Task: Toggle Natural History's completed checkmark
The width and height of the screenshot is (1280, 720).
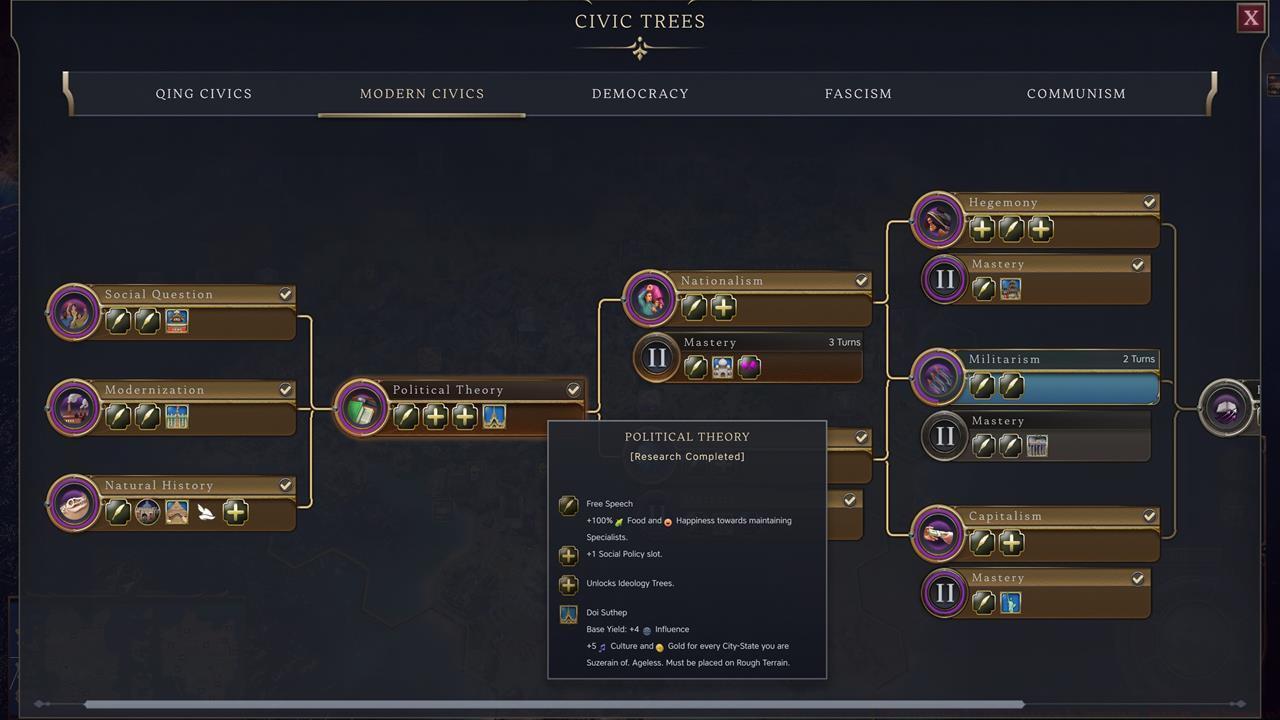Action: 285,485
